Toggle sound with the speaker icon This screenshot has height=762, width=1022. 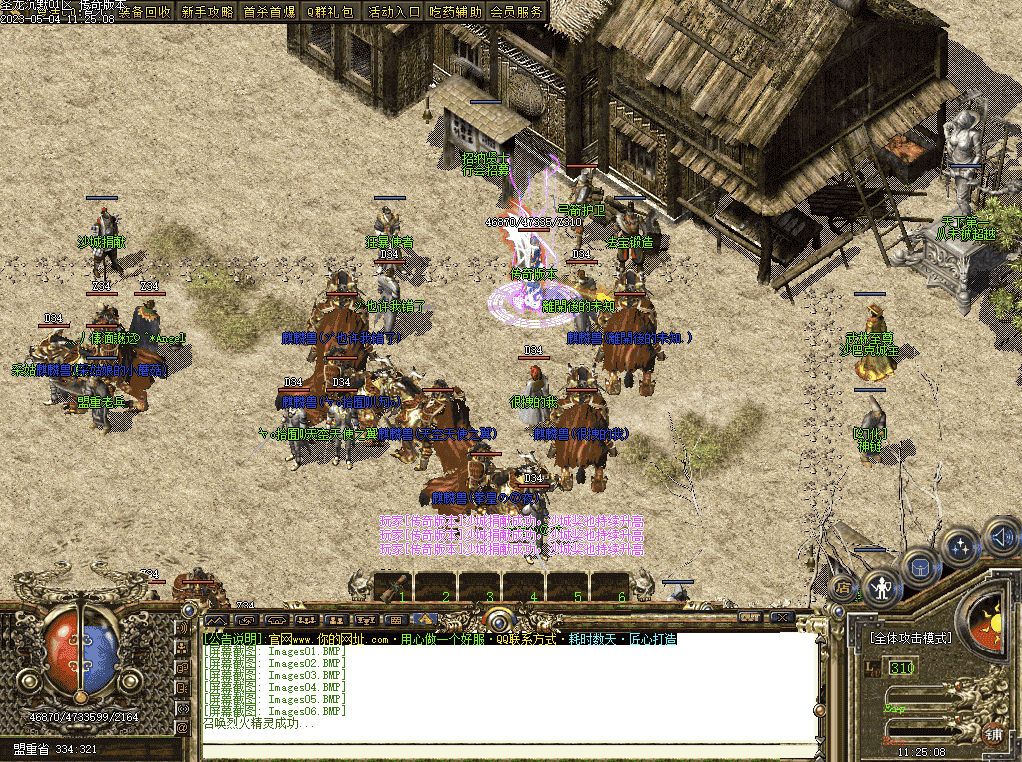1001,538
